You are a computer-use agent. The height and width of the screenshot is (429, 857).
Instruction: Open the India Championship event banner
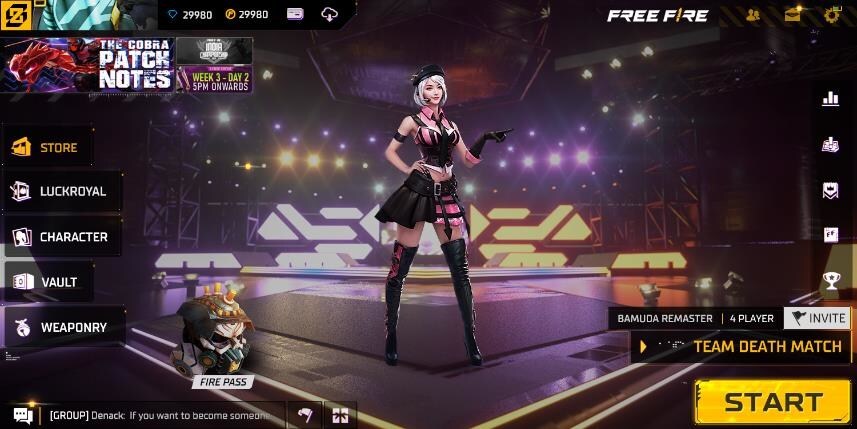coord(214,65)
